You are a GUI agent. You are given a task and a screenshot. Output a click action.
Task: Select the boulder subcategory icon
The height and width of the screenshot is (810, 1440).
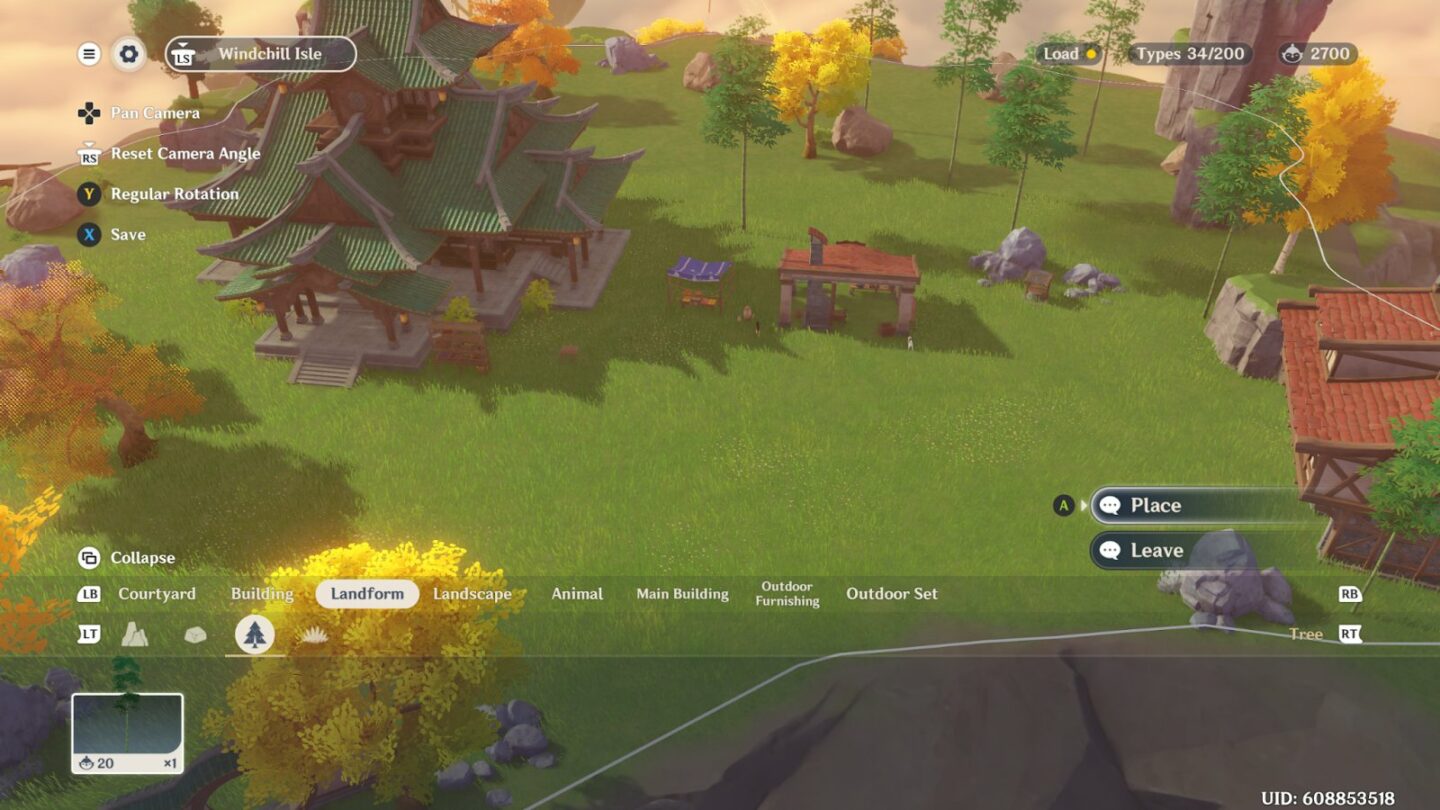(x=195, y=635)
